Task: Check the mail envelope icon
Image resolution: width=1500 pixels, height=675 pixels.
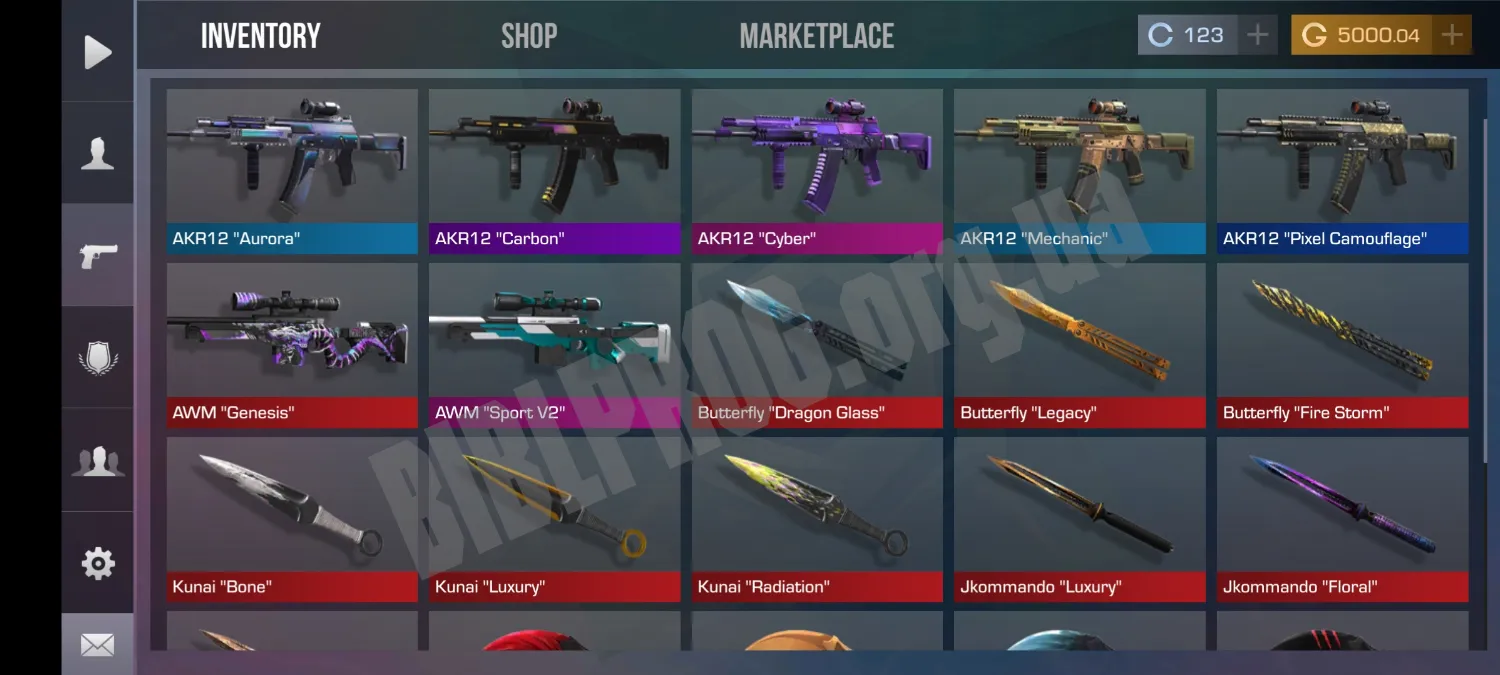Action: point(97,645)
